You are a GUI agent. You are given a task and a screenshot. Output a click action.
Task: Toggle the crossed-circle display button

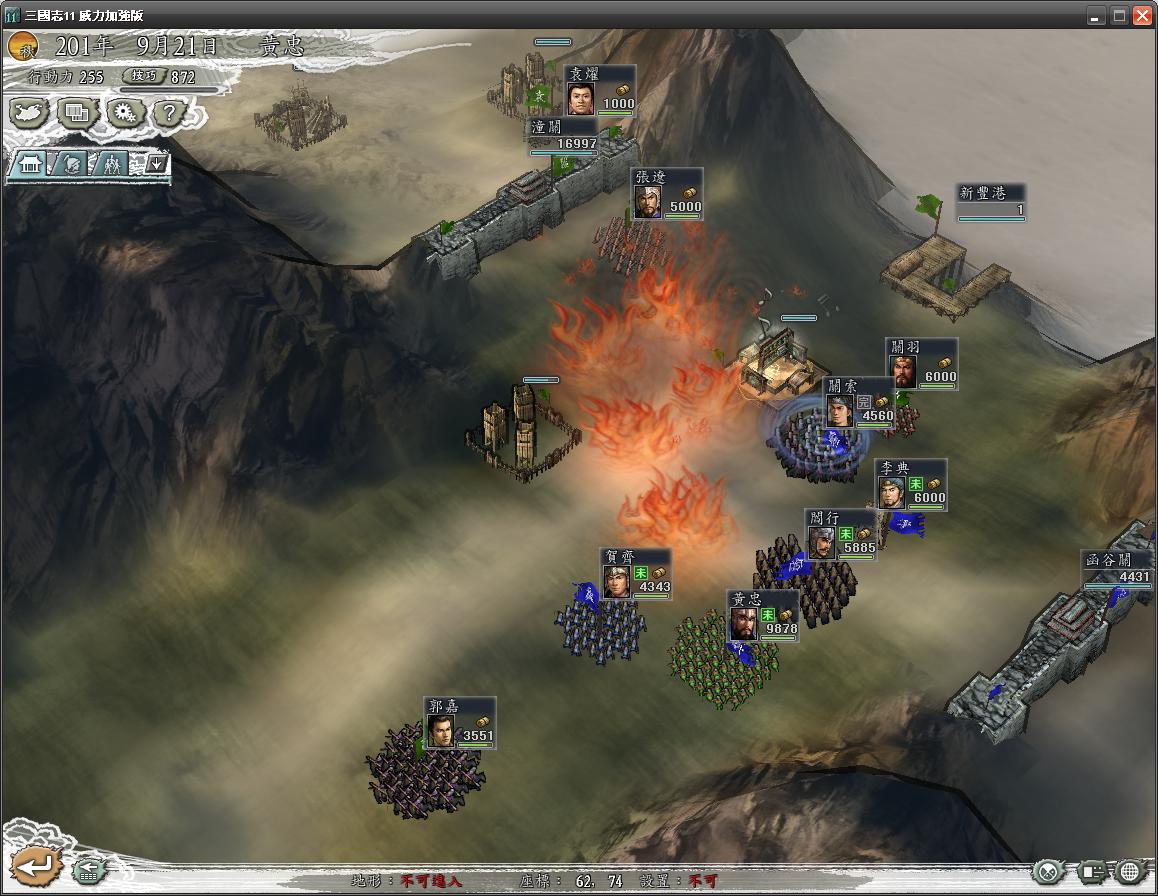click(x=1047, y=871)
